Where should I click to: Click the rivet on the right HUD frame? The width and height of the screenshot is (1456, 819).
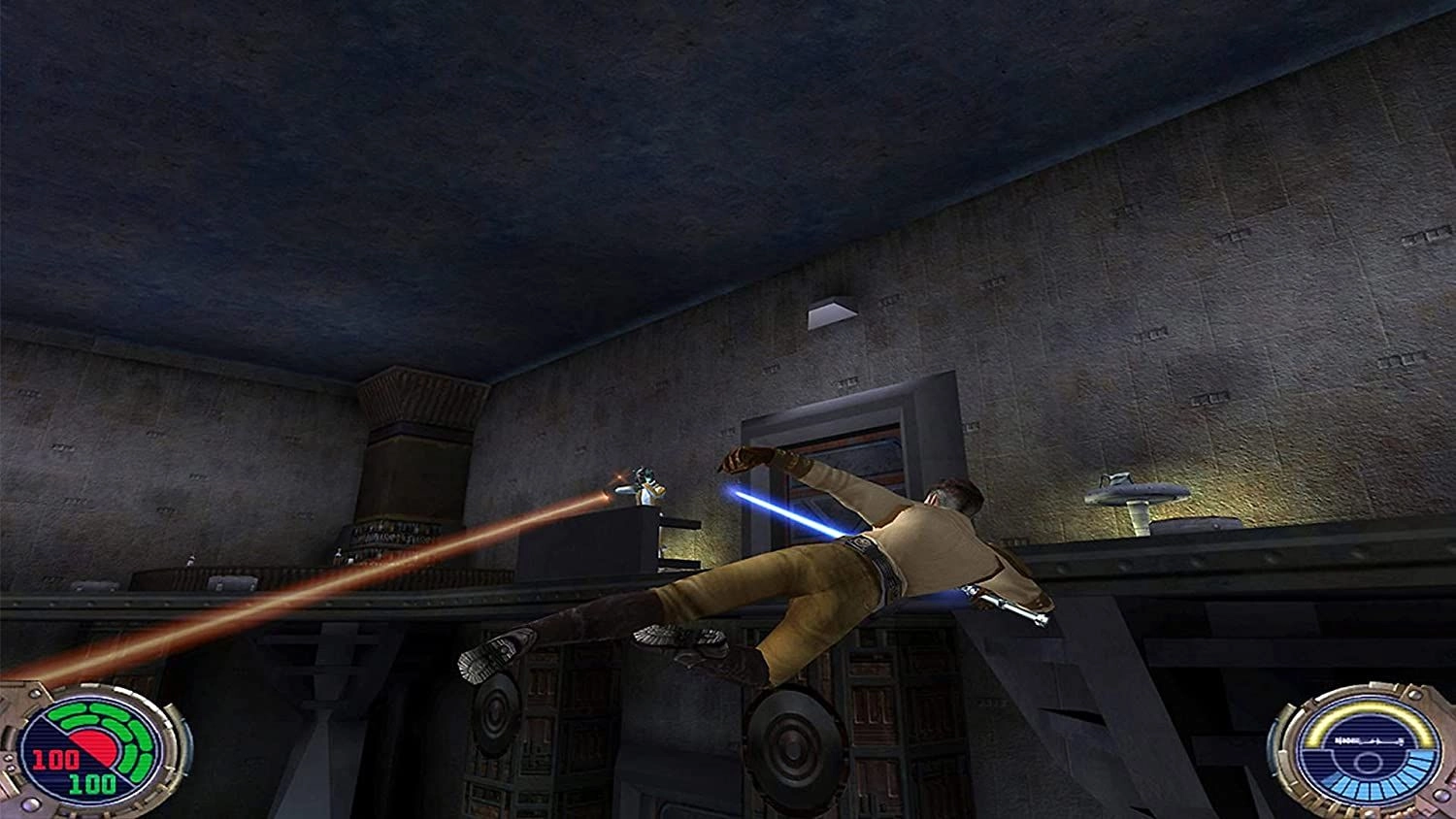click(x=1415, y=693)
